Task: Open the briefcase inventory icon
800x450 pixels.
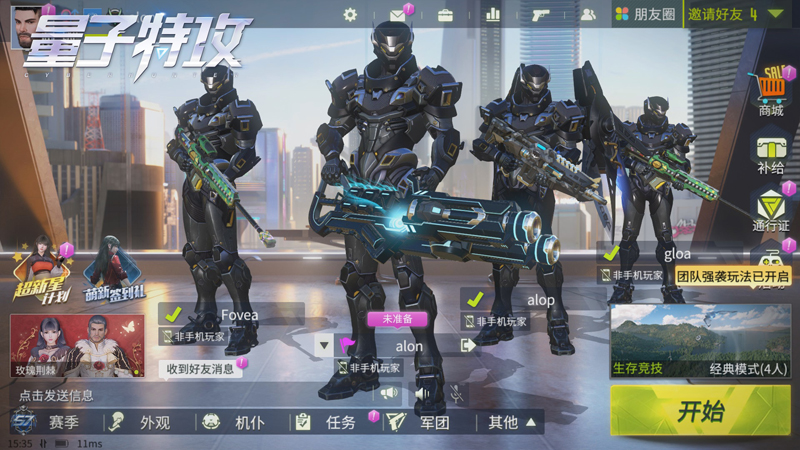Action: (x=445, y=15)
